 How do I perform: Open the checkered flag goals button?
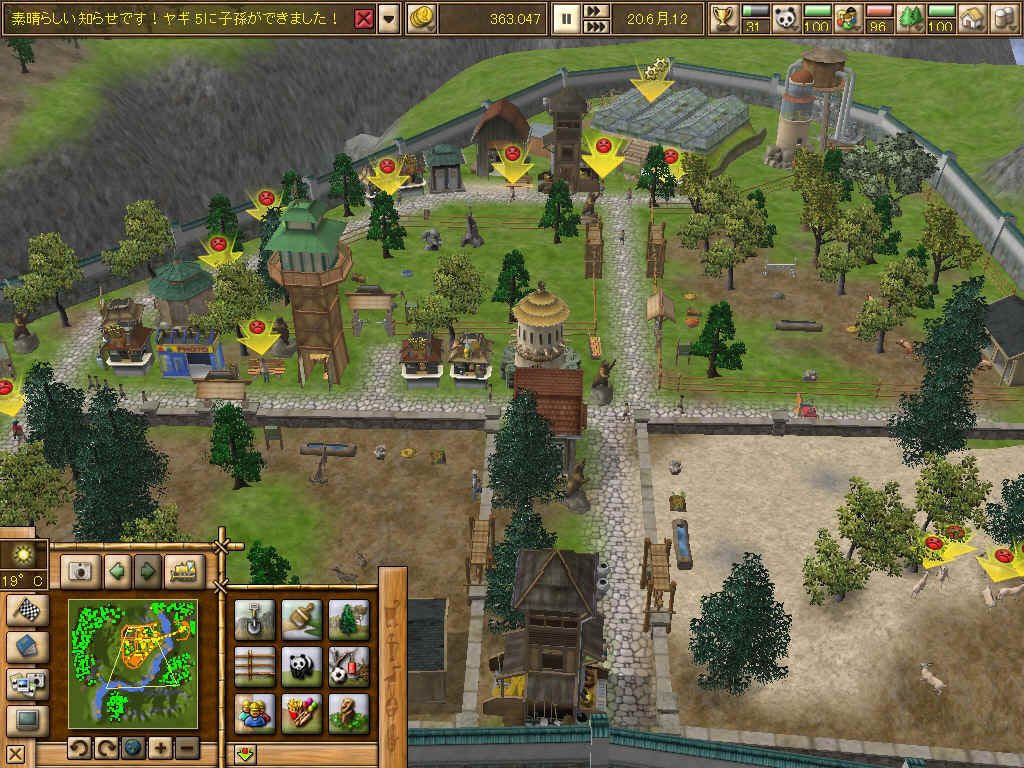tap(26, 611)
